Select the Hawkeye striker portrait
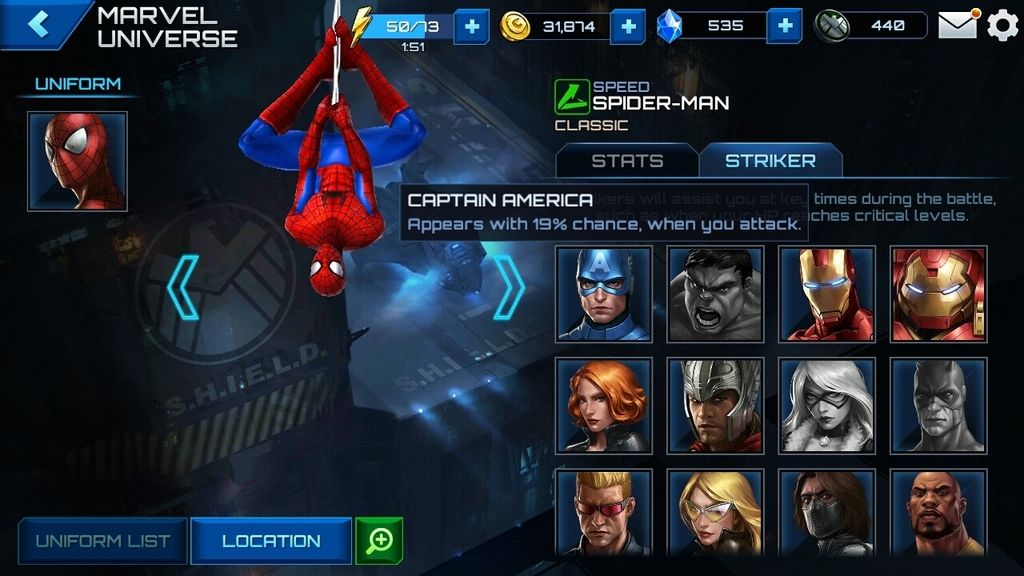 pos(604,512)
